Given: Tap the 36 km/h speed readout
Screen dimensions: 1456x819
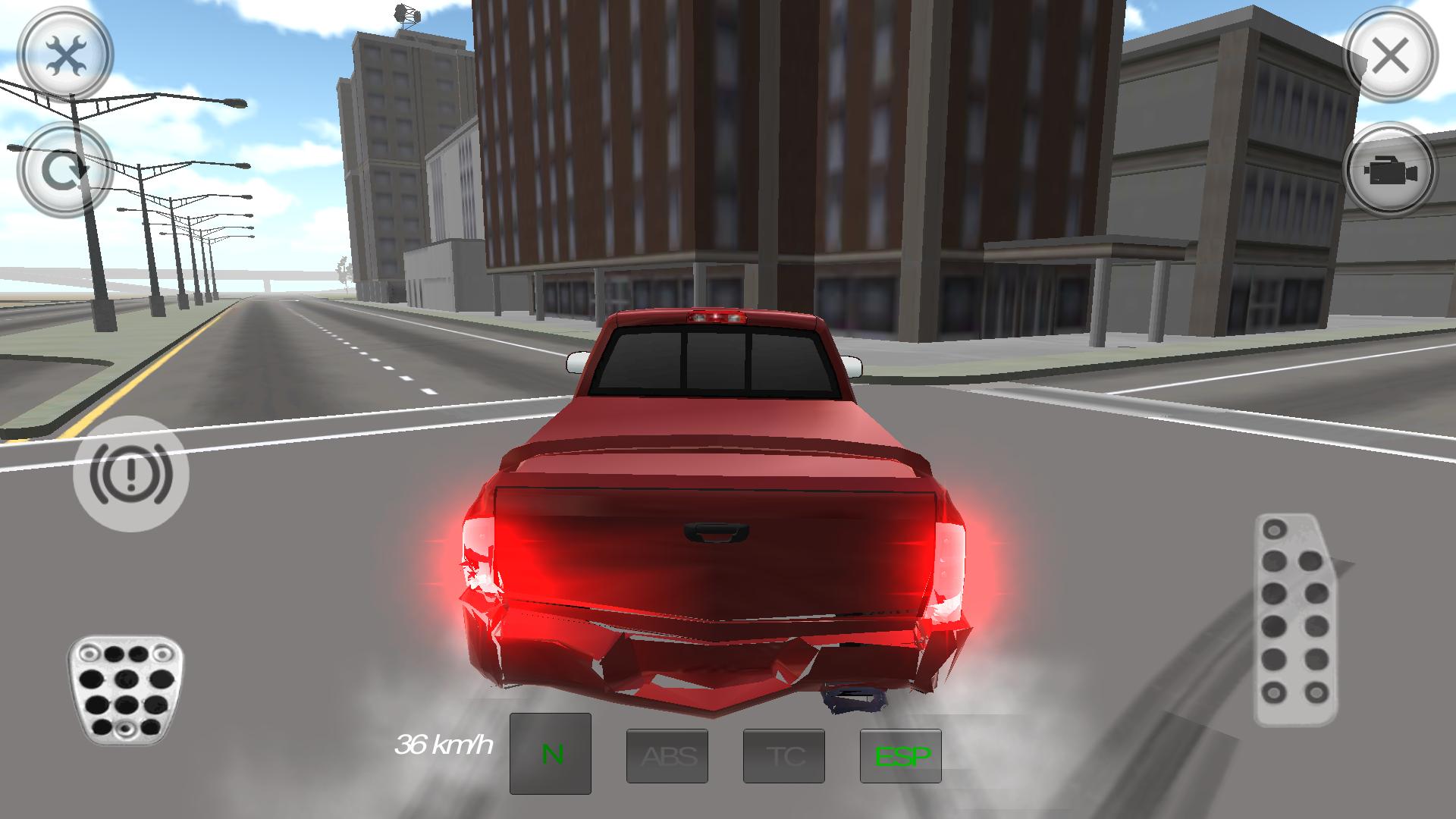Looking at the screenshot, I should 444,746.
